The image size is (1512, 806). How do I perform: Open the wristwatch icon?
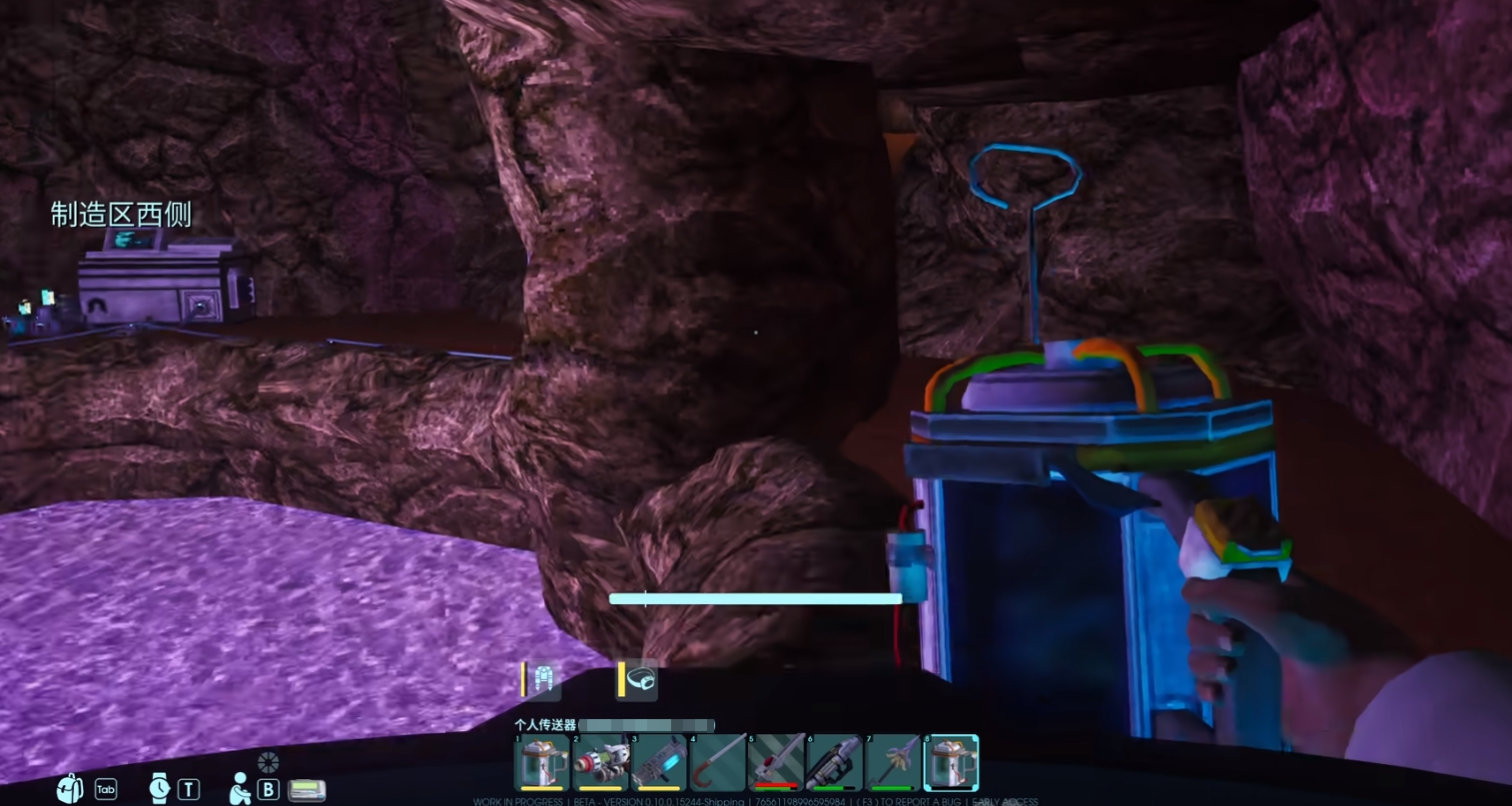(160, 789)
